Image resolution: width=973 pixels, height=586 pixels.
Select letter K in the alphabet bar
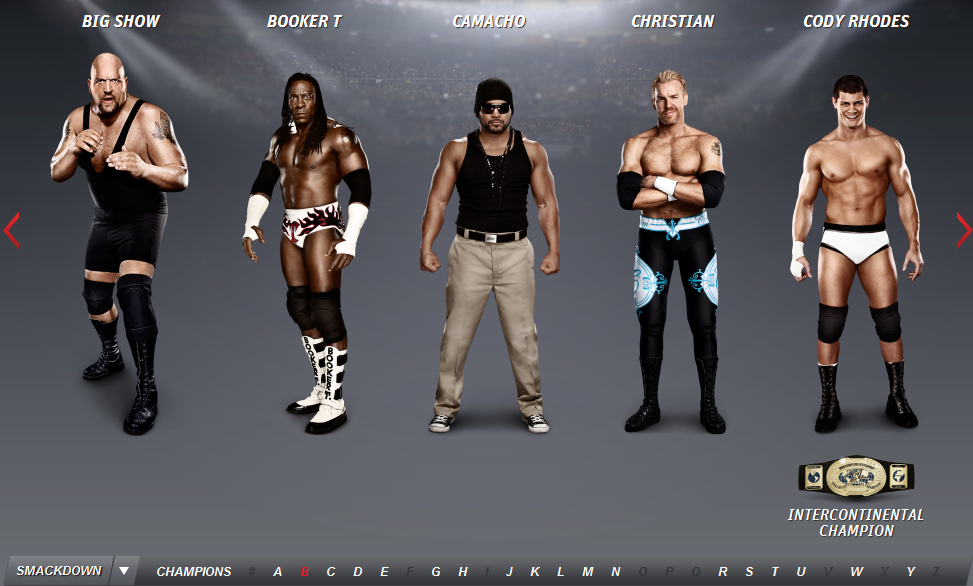tap(535, 572)
